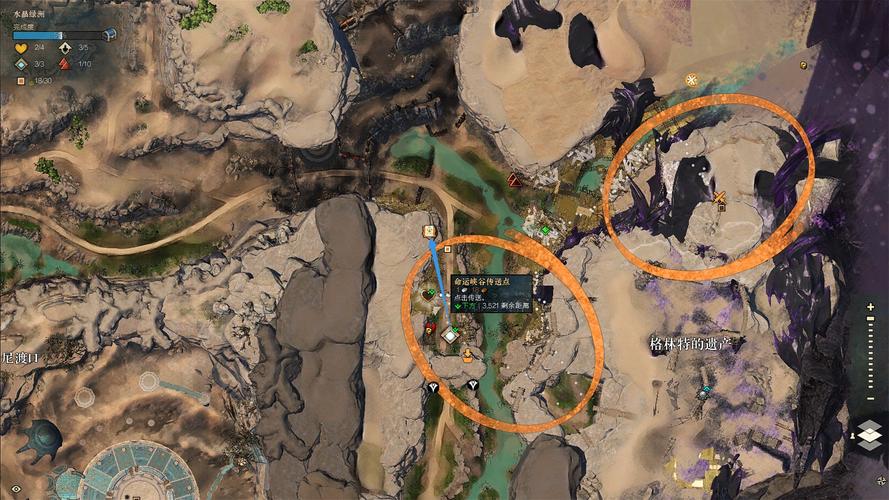Image resolution: width=889 pixels, height=500 pixels.
Task: Select the red hero challenge marker
Action: coord(514,181)
